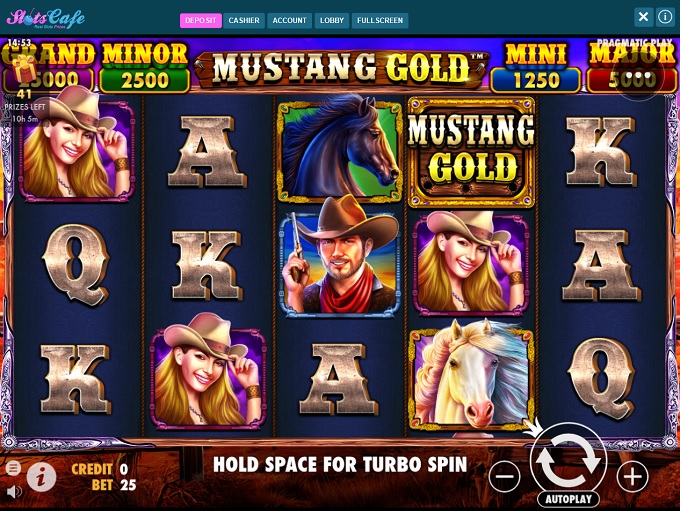Image resolution: width=680 pixels, height=511 pixels.
Task: Switch to Fullscreen mode
Action: (x=380, y=20)
